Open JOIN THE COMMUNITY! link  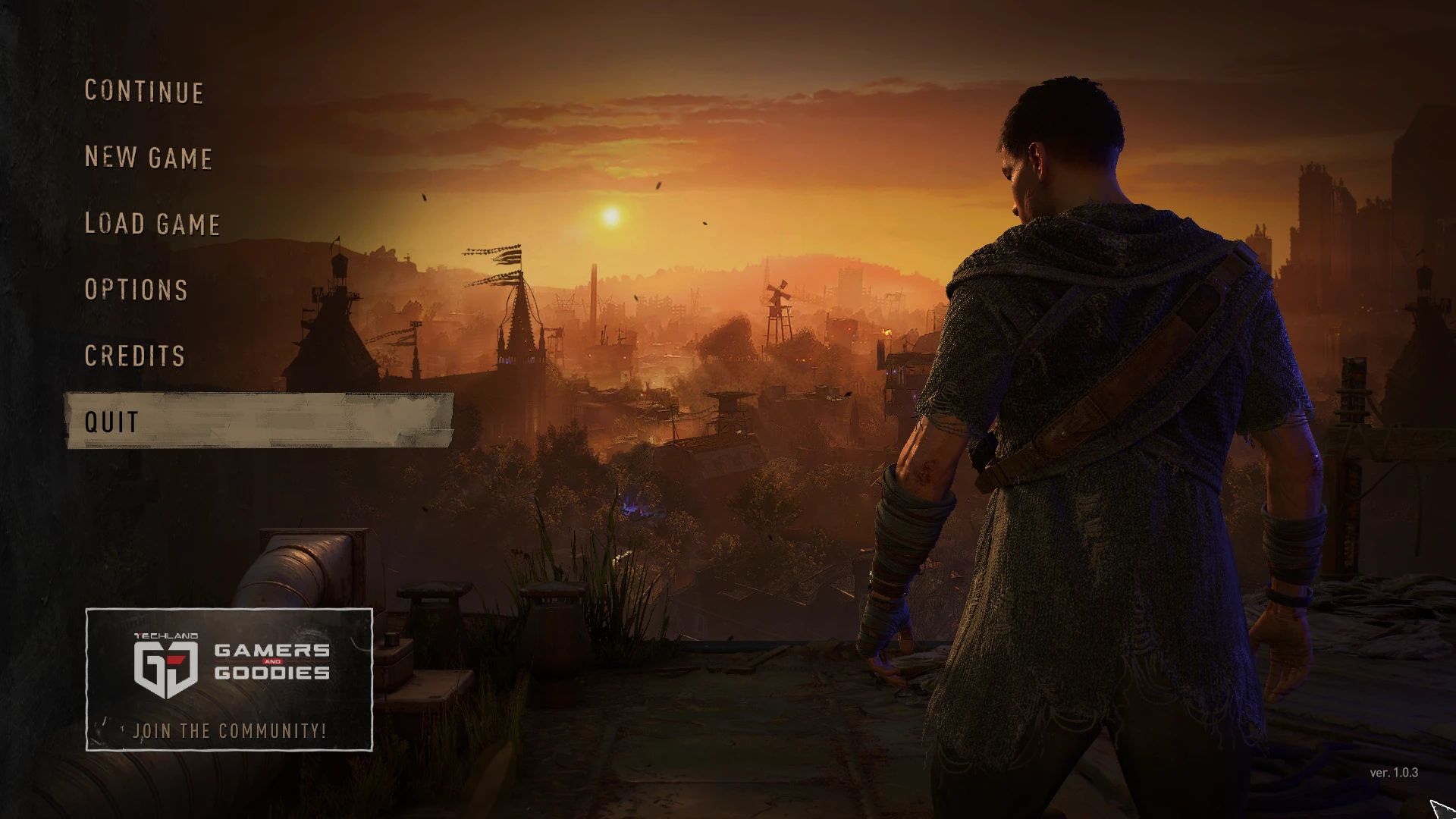(230, 731)
